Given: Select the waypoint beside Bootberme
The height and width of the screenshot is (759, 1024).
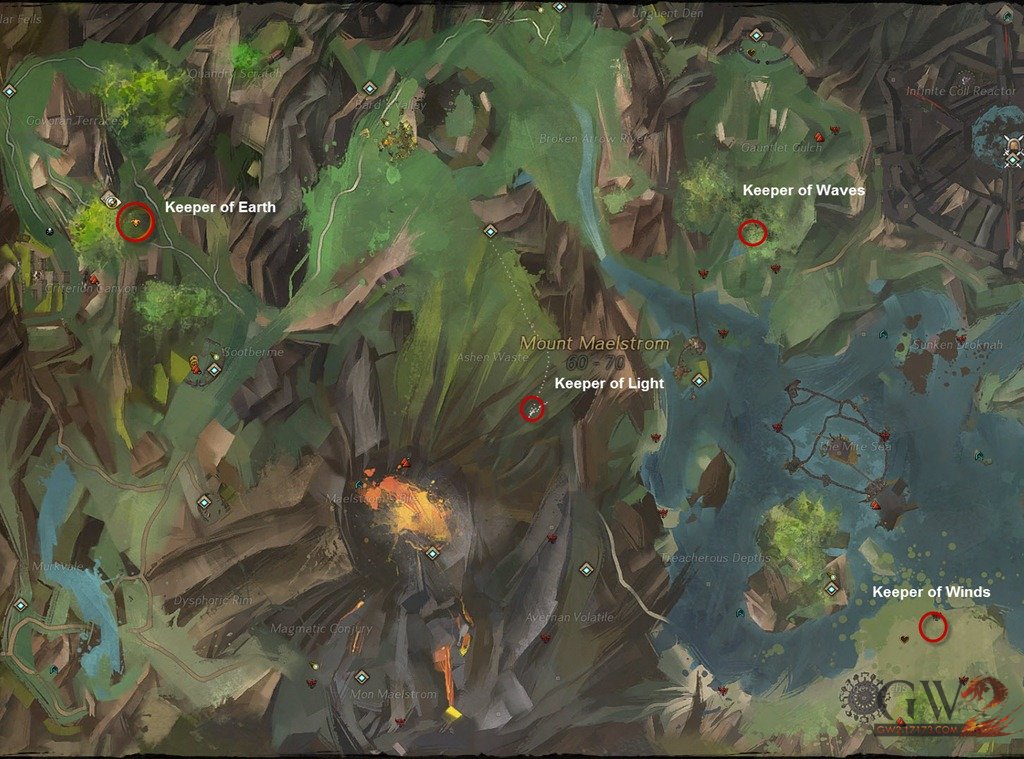Looking at the screenshot, I should point(213,369).
